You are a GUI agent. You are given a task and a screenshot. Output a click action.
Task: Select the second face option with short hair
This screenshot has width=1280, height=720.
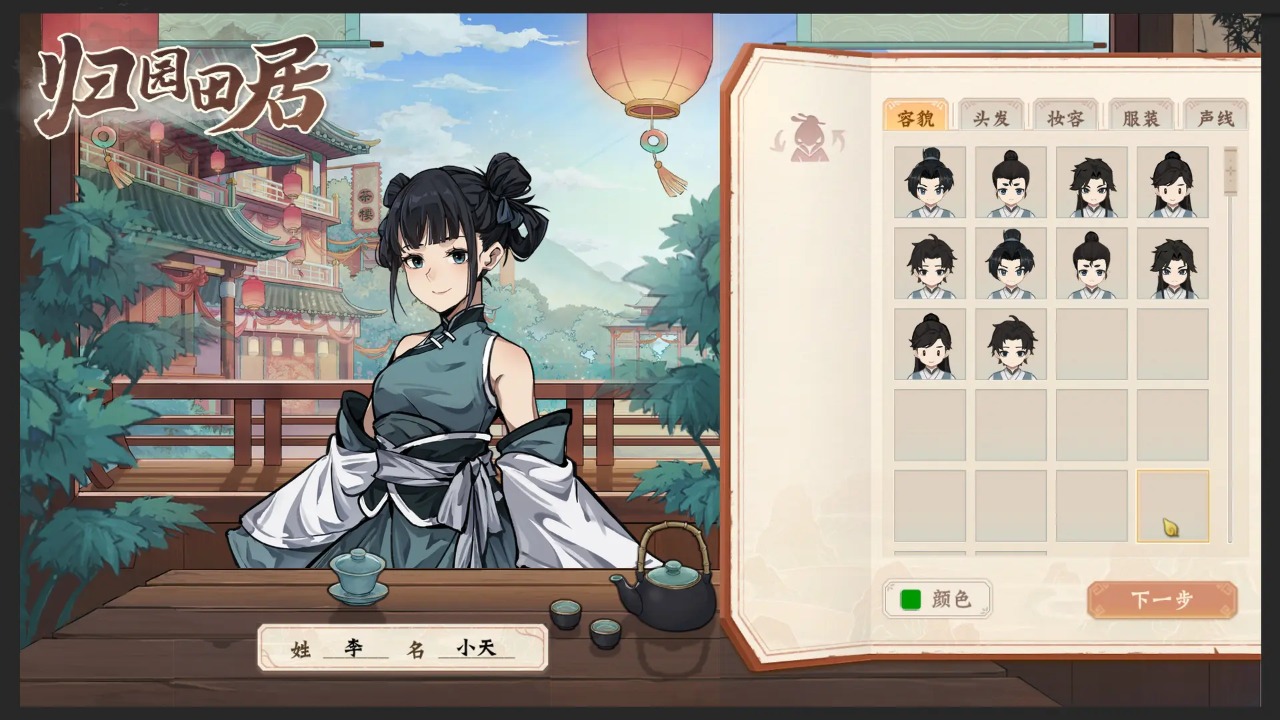coord(1010,182)
